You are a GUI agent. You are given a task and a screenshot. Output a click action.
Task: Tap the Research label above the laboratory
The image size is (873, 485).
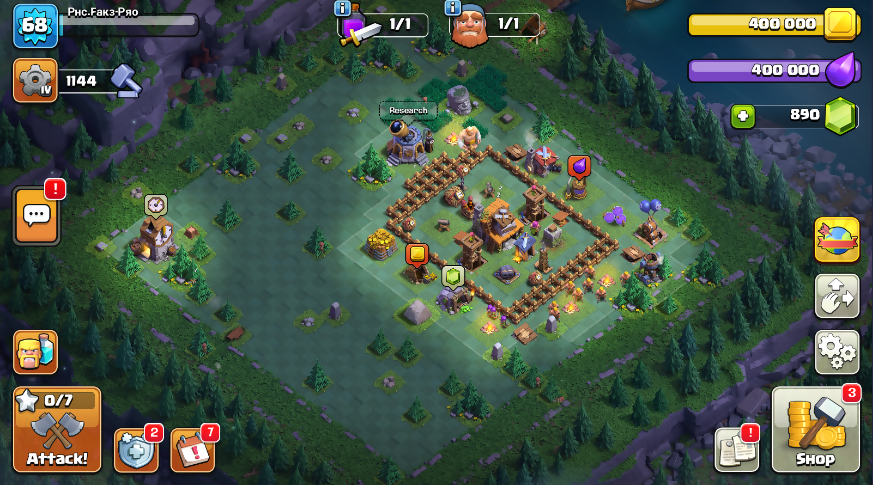point(408,110)
